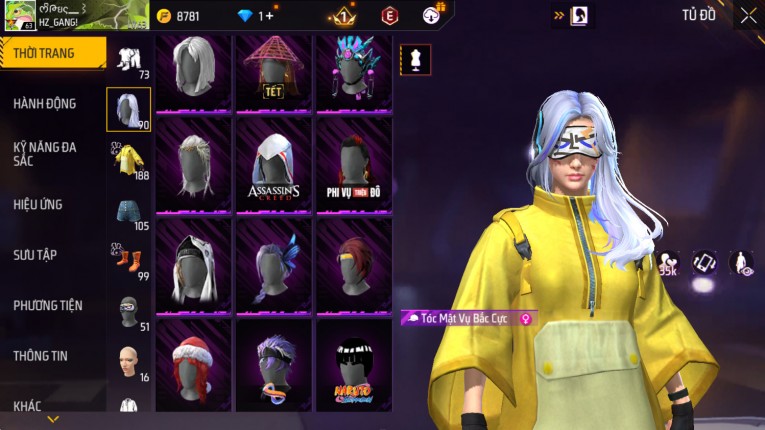Click the mannequin preview icon
The height and width of the screenshot is (430, 765).
click(415, 60)
